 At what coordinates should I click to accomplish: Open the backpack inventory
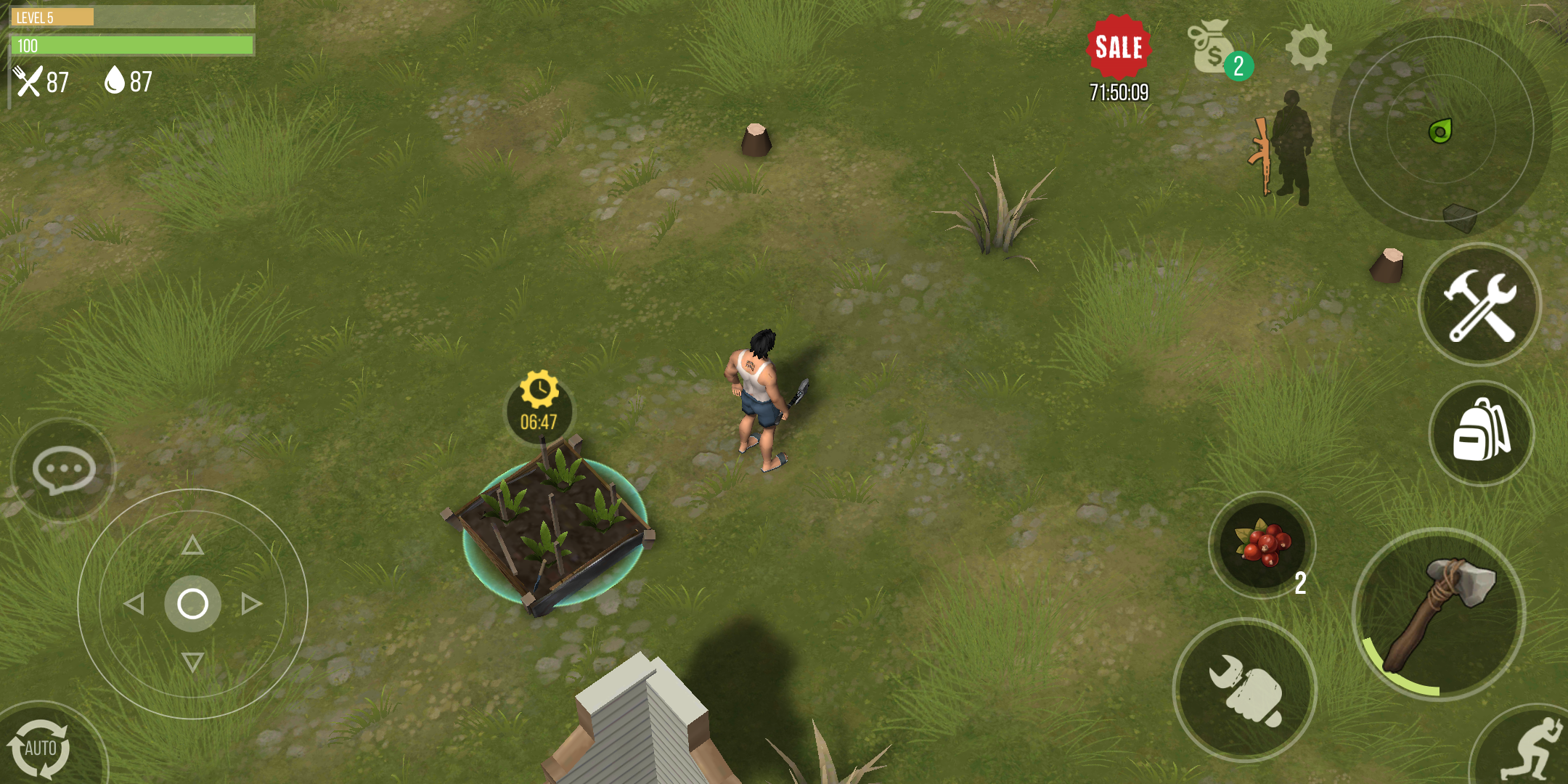pyautogui.click(x=1481, y=433)
